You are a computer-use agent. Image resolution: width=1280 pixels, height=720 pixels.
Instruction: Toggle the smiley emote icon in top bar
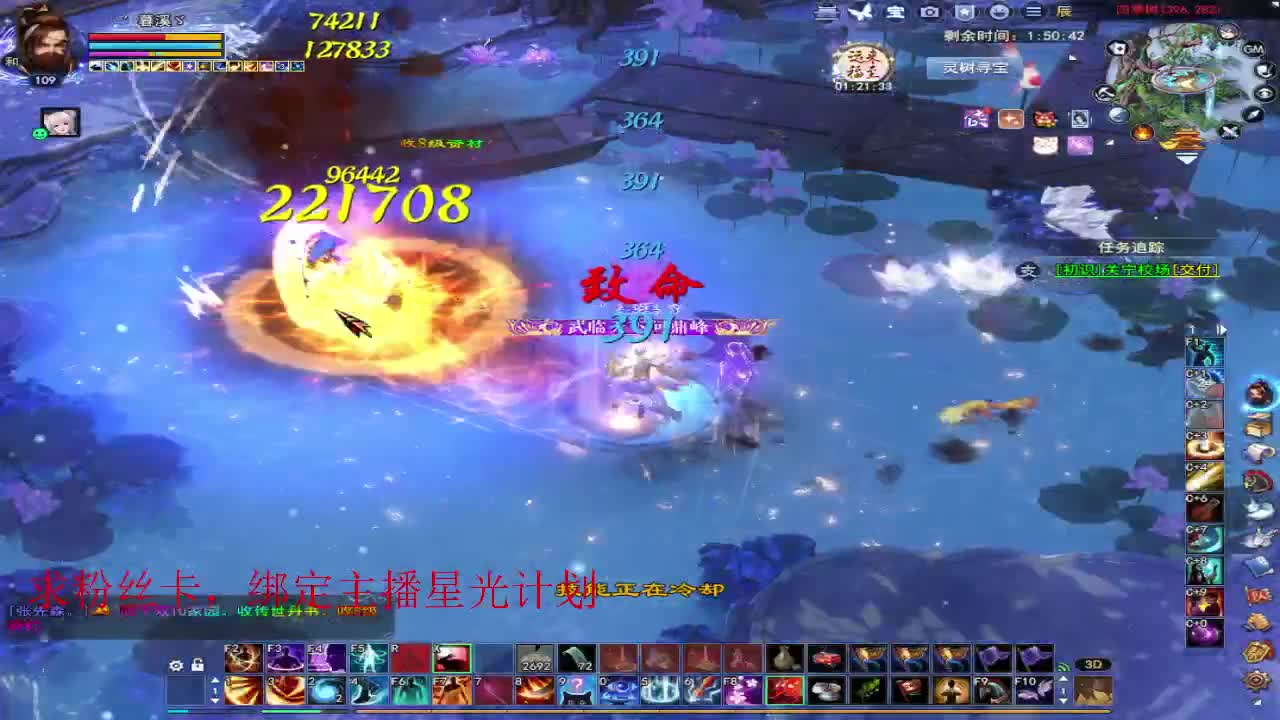[x=1000, y=12]
